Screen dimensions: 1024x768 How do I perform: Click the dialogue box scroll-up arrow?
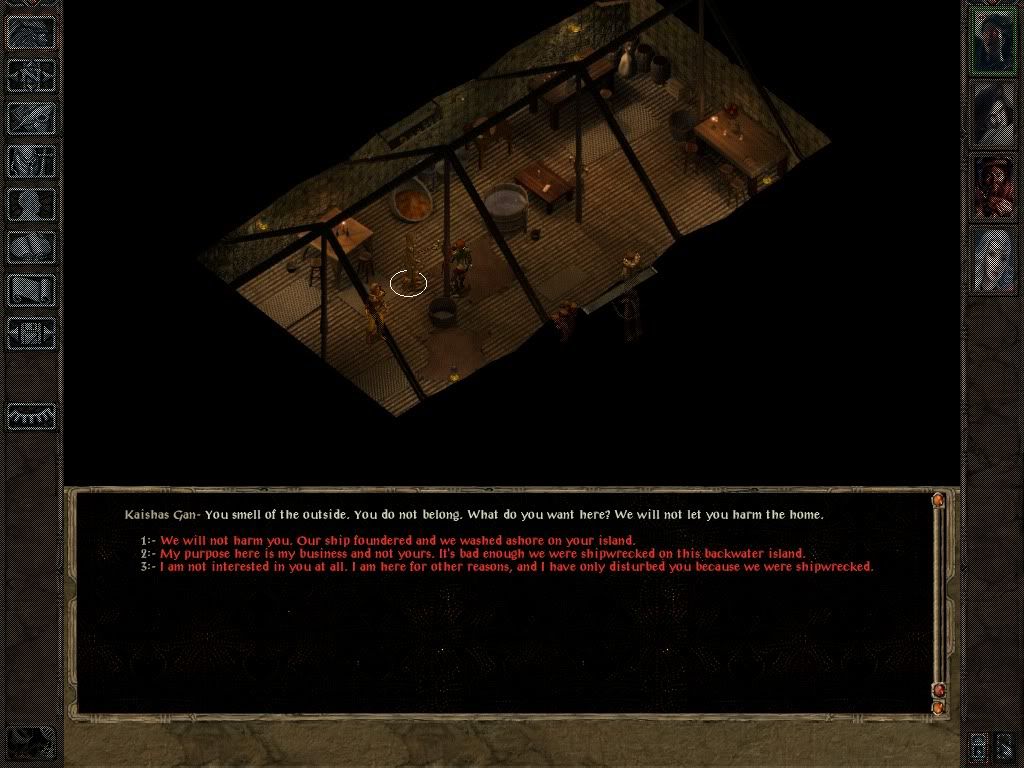[x=938, y=500]
